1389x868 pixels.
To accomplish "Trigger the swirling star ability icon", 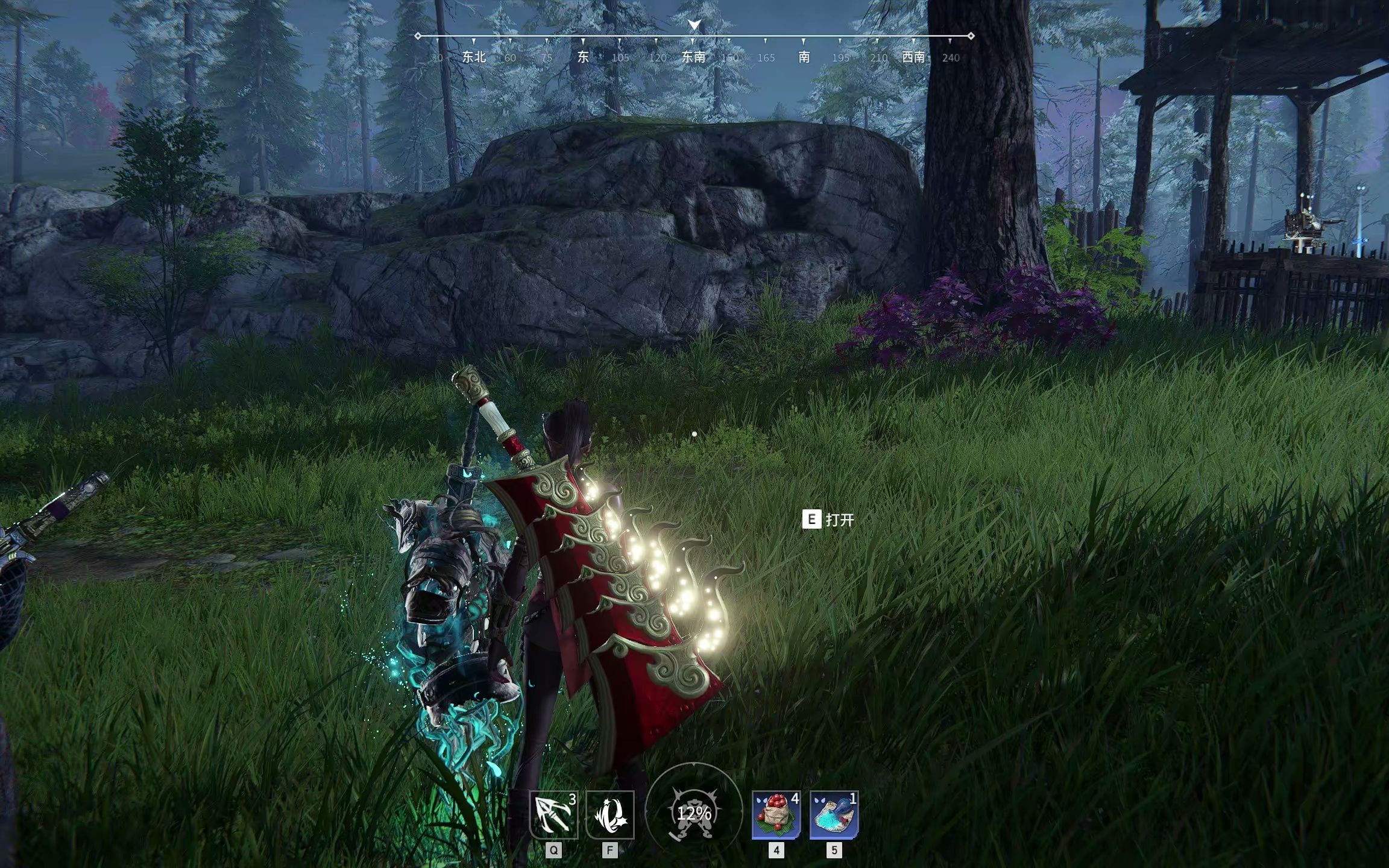I will [x=610, y=815].
